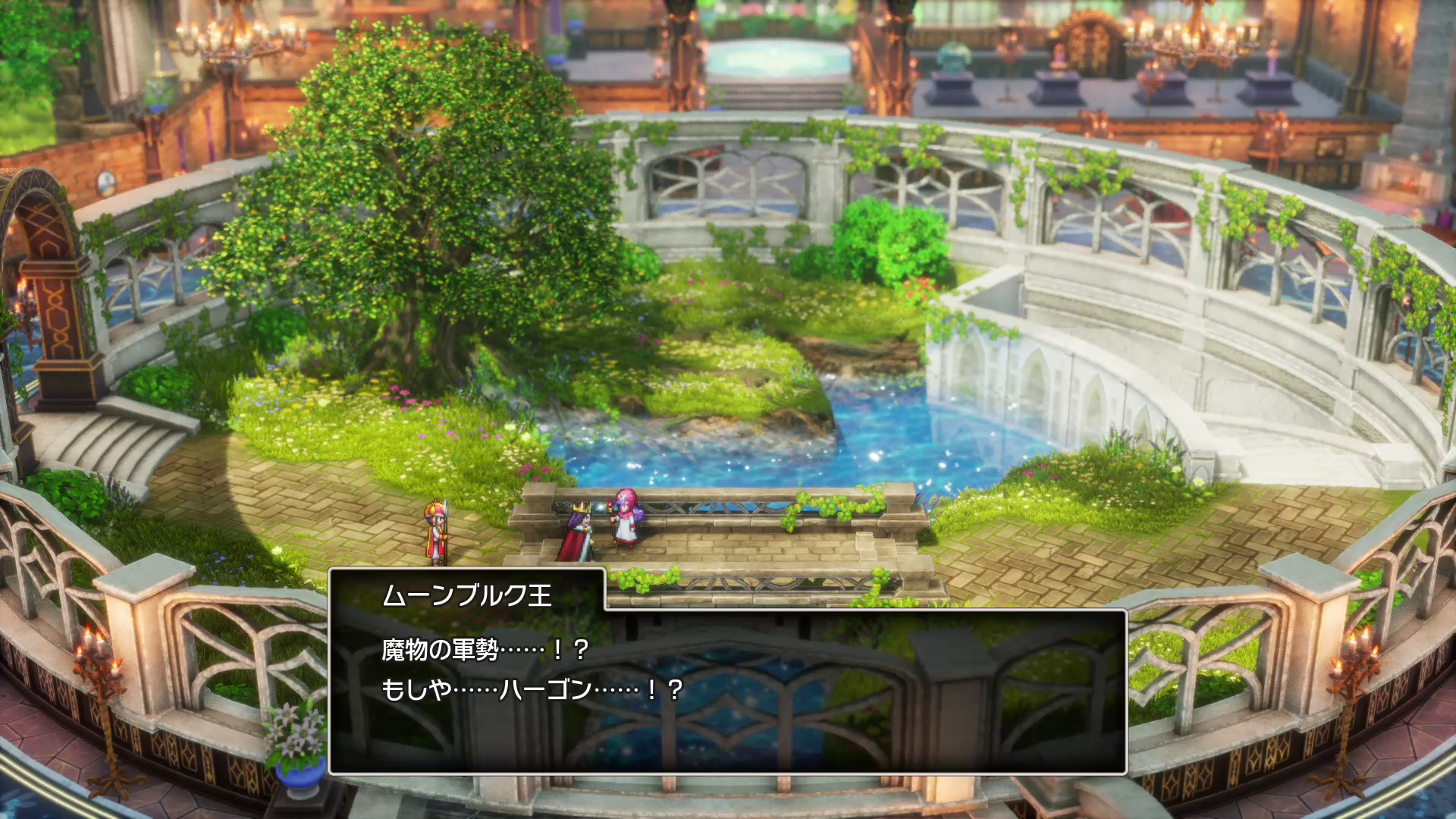Screen dimensions: 1456x819
Task: Select the red-robed guard holding the halberd
Action: pyautogui.click(x=435, y=531)
